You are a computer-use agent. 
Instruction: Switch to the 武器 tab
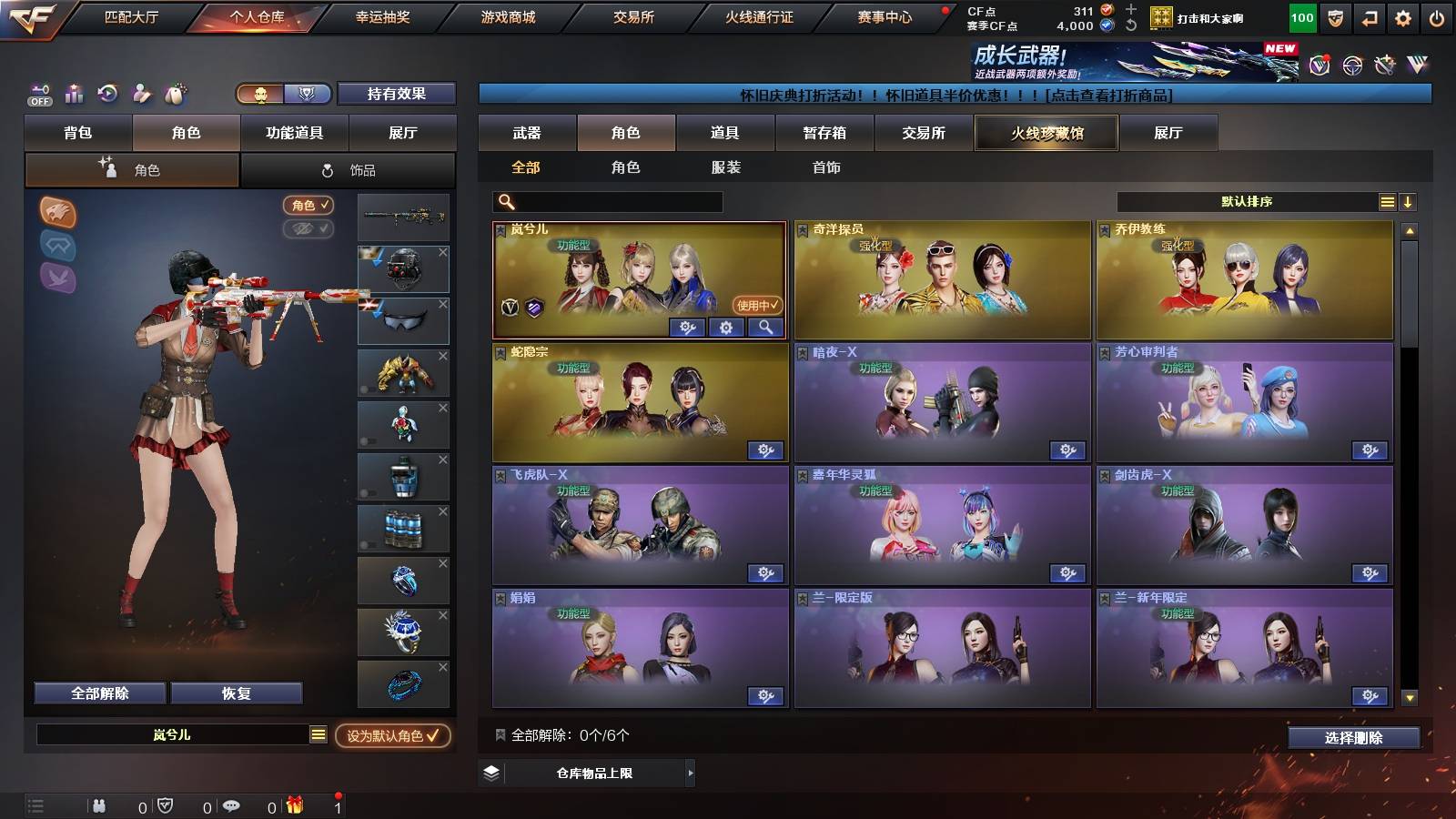527,133
